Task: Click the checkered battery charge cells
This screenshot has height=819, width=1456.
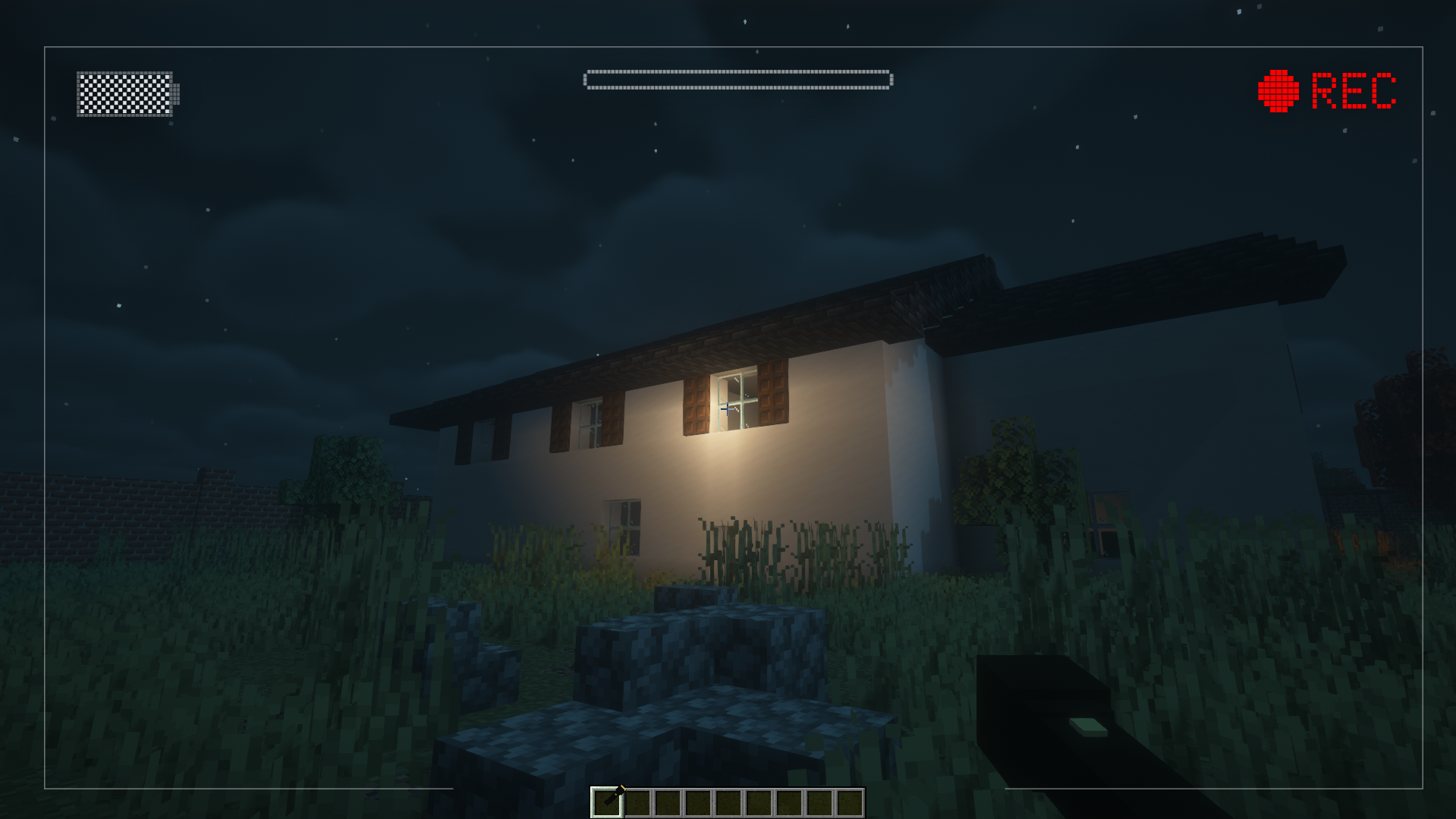Action: click(125, 93)
